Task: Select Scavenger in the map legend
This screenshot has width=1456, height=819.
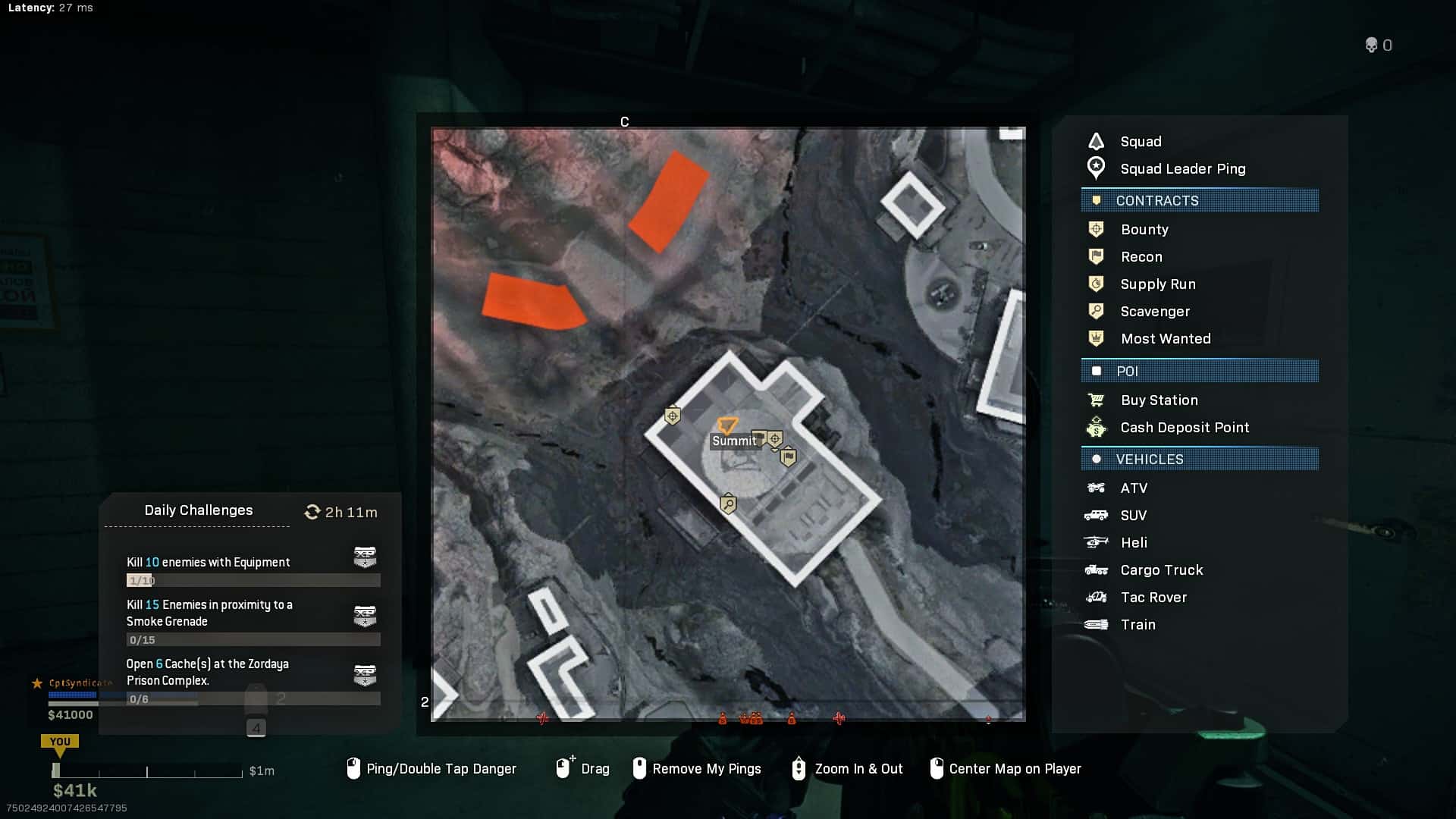Action: click(1154, 312)
